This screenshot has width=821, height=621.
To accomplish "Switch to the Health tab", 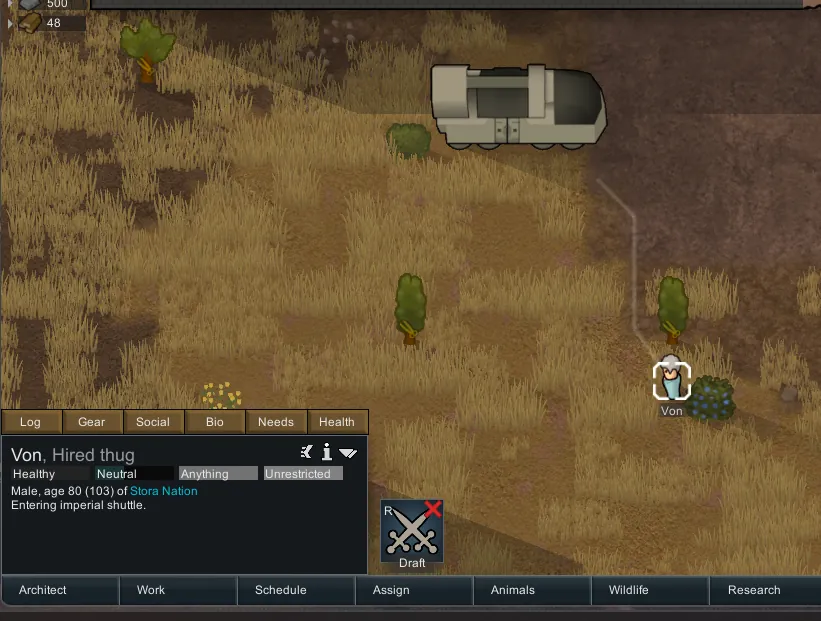I will click(x=337, y=422).
